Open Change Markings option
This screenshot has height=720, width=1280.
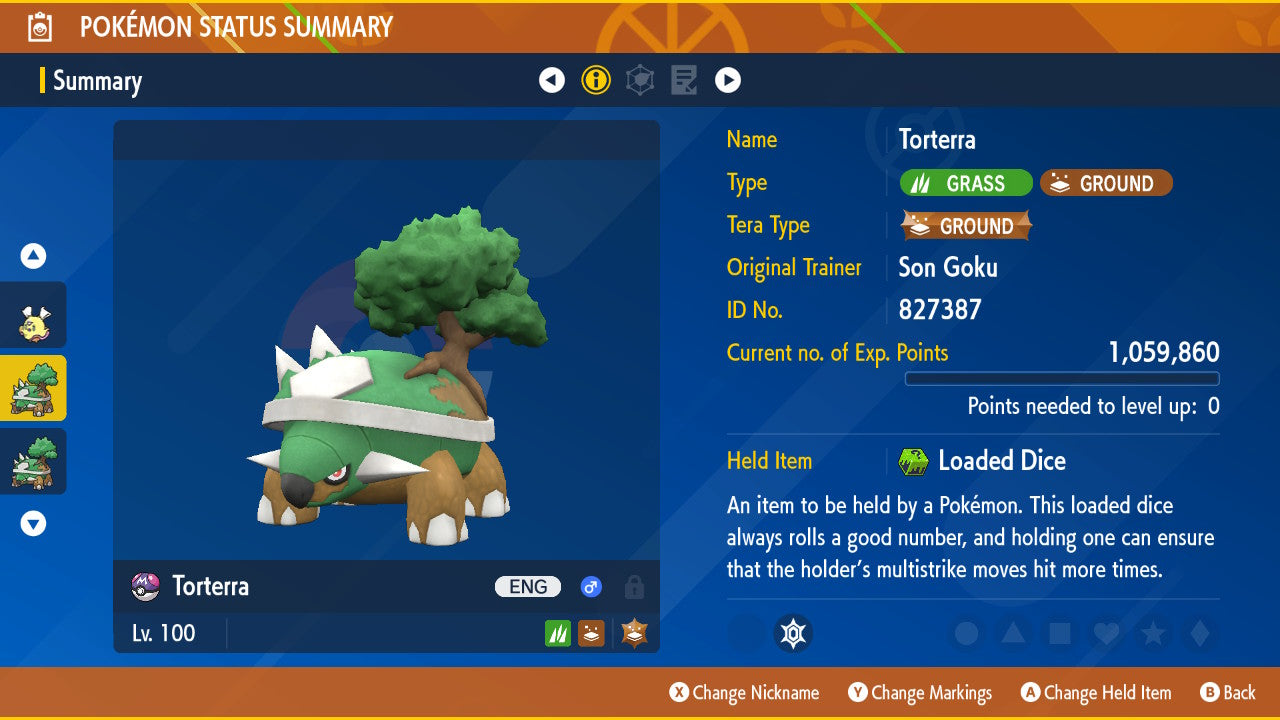tap(920, 693)
